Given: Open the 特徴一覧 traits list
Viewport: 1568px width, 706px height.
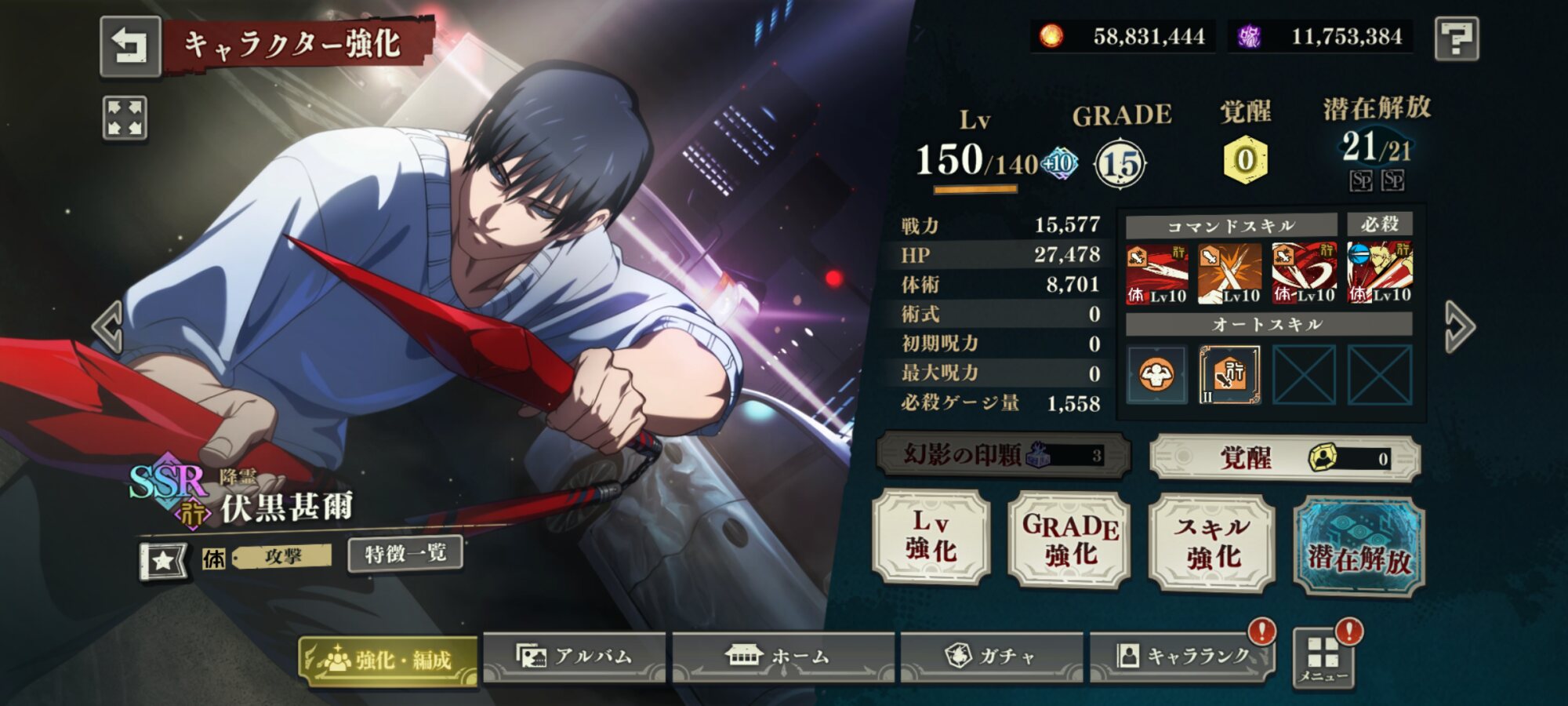Looking at the screenshot, I should pos(405,554).
